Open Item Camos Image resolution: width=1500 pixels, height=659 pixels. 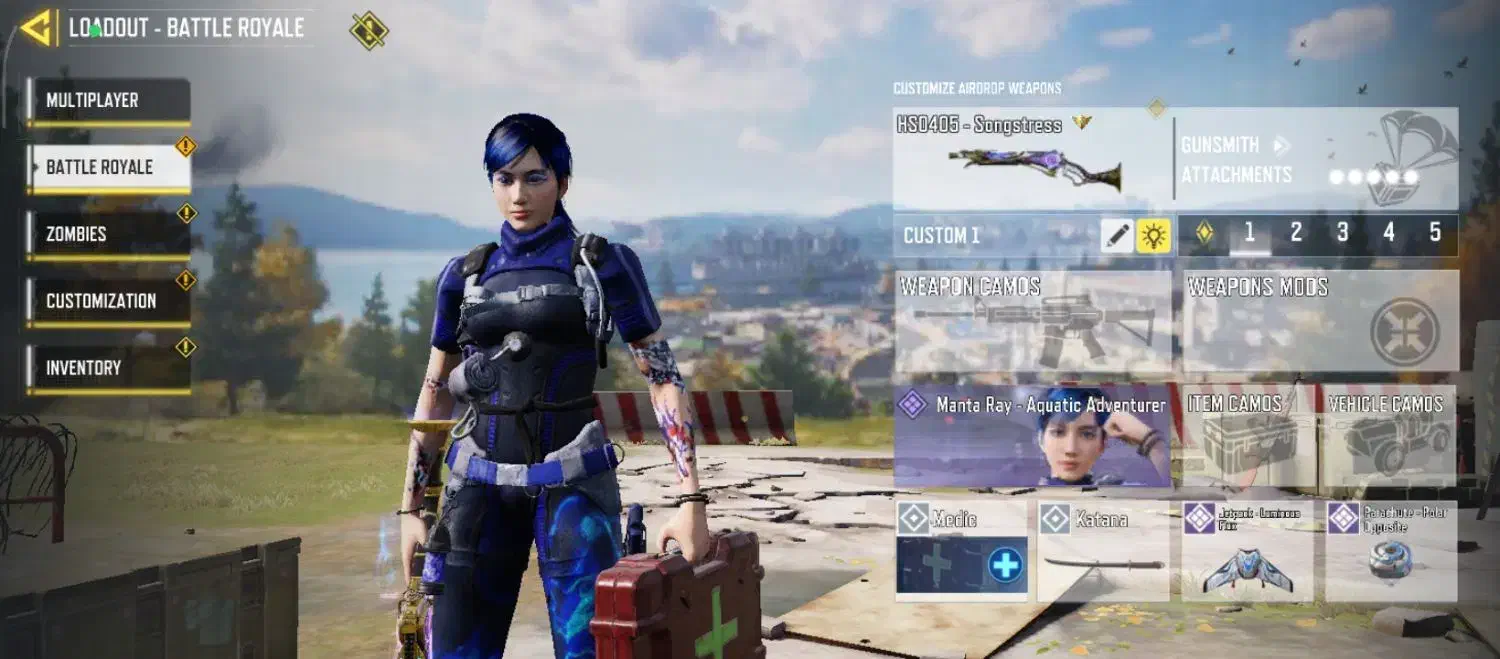click(1248, 436)
